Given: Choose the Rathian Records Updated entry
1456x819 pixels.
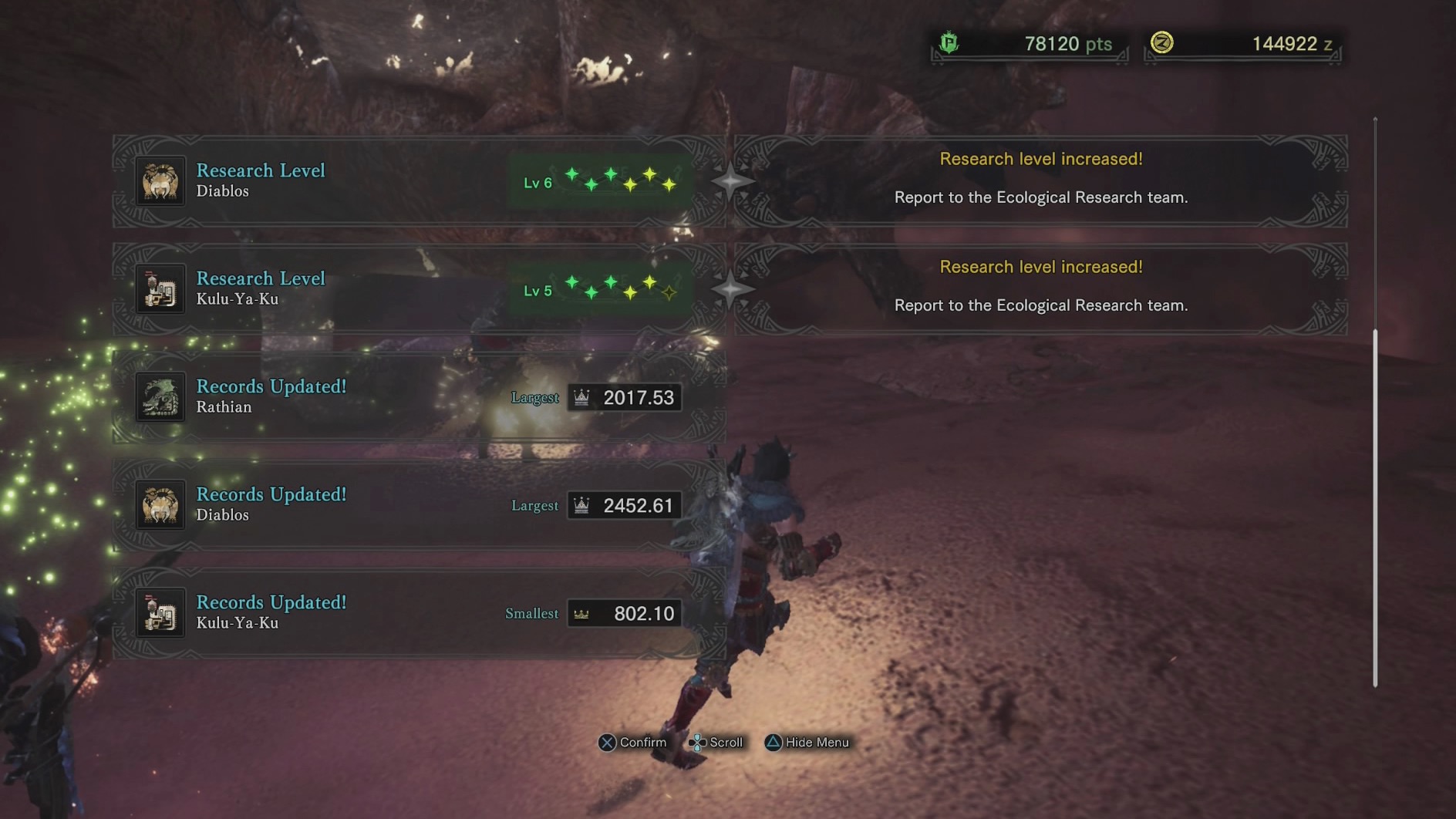Looking at the screenshot, I should [419, 397].
